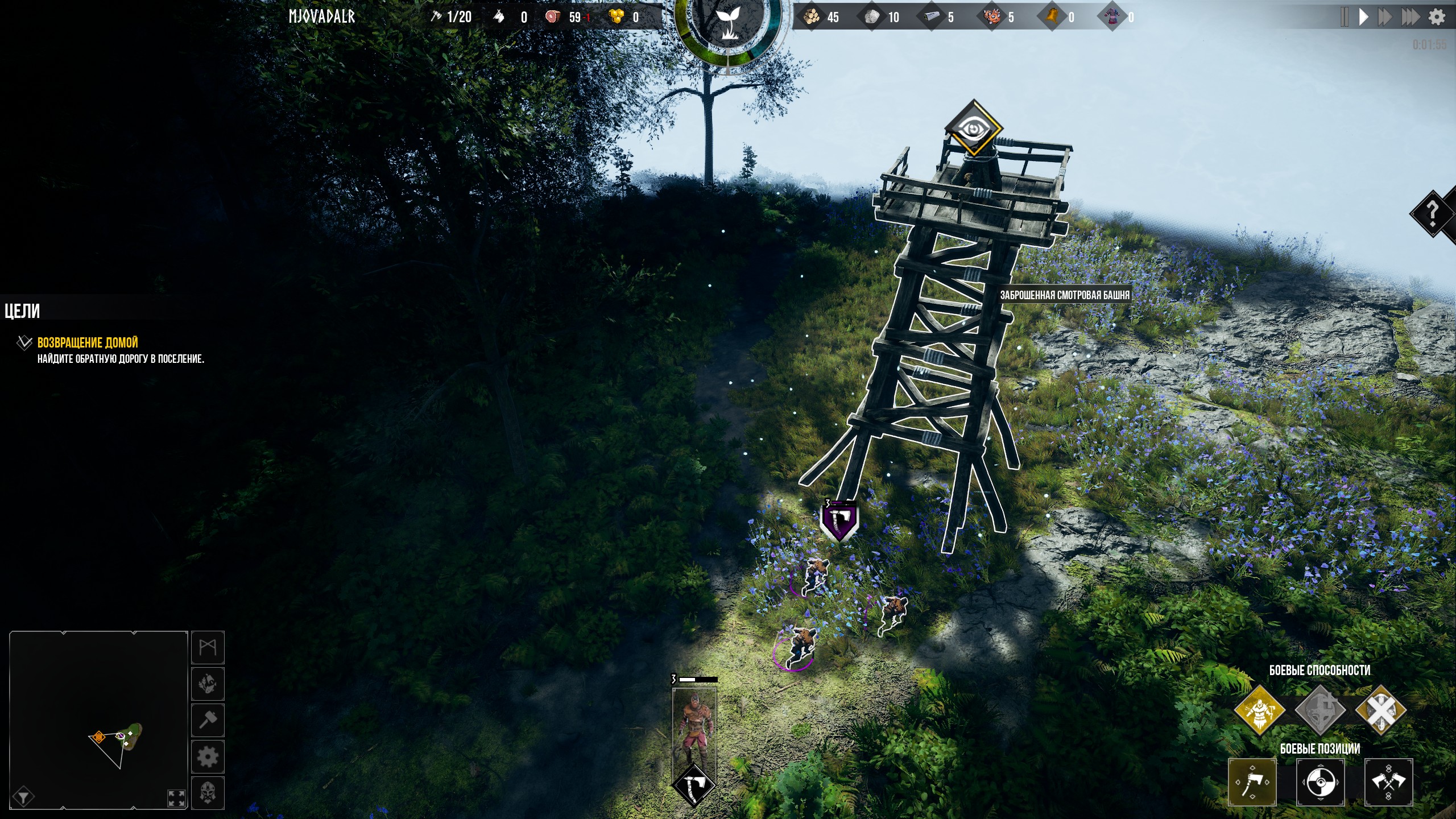Image resolution: width=1456 pixels, height=819 pixels.
Task: Open the fish and wheat resources panel
Action: click(x=208, y=684)
